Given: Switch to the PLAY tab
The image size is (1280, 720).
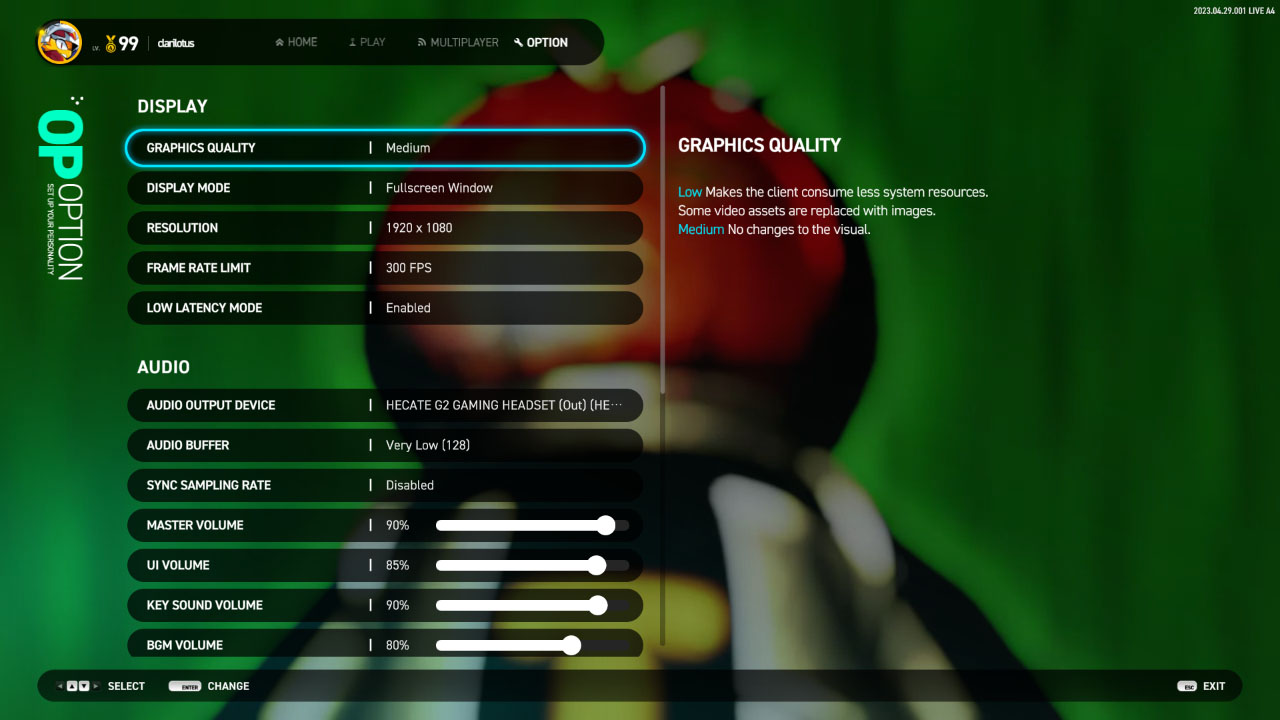Looking at the screenshot, I should [367, 43].
